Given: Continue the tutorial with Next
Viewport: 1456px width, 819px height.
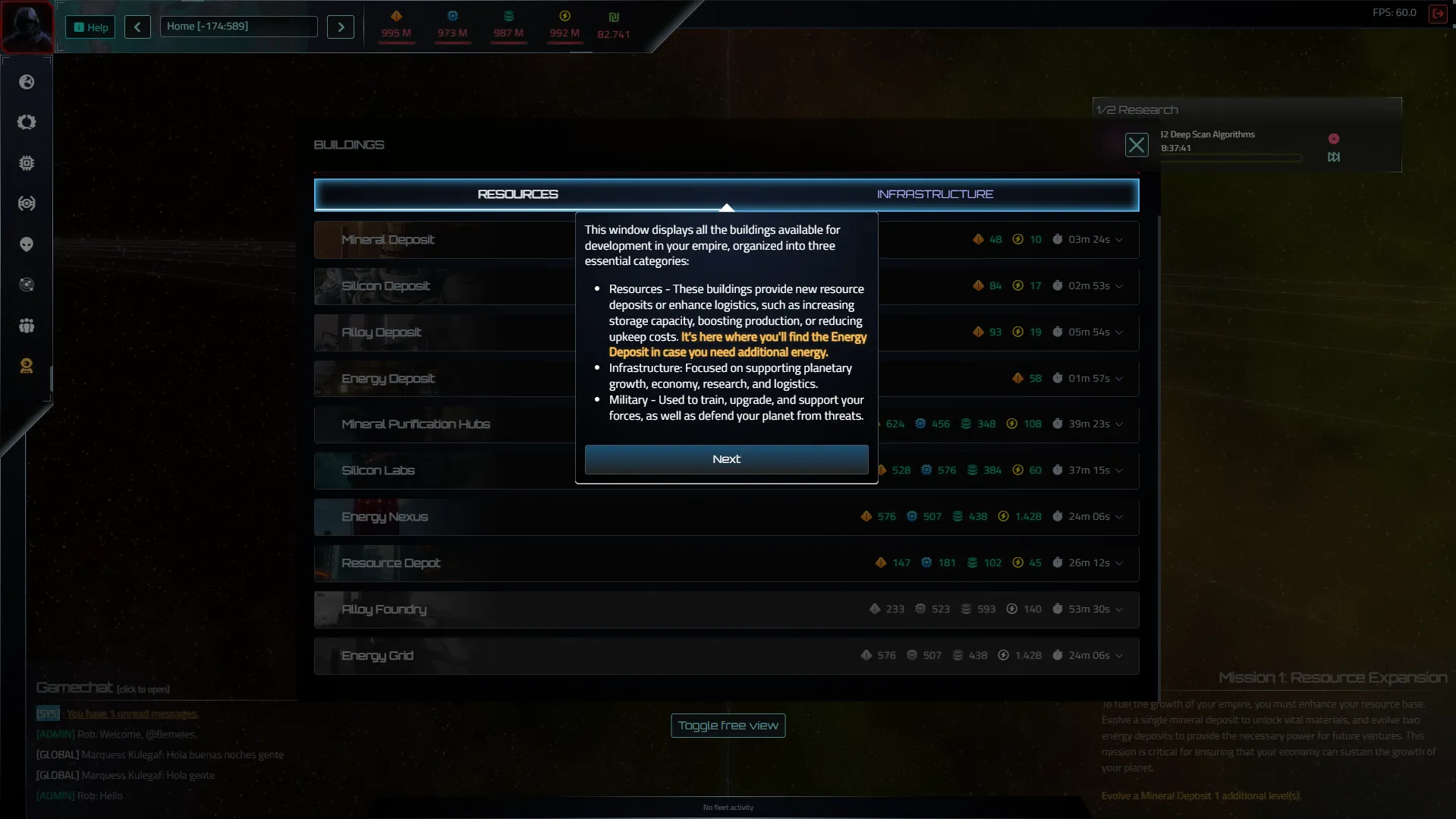Looking at the screenshot, I should pyautogui.click(x=726, y=459).
